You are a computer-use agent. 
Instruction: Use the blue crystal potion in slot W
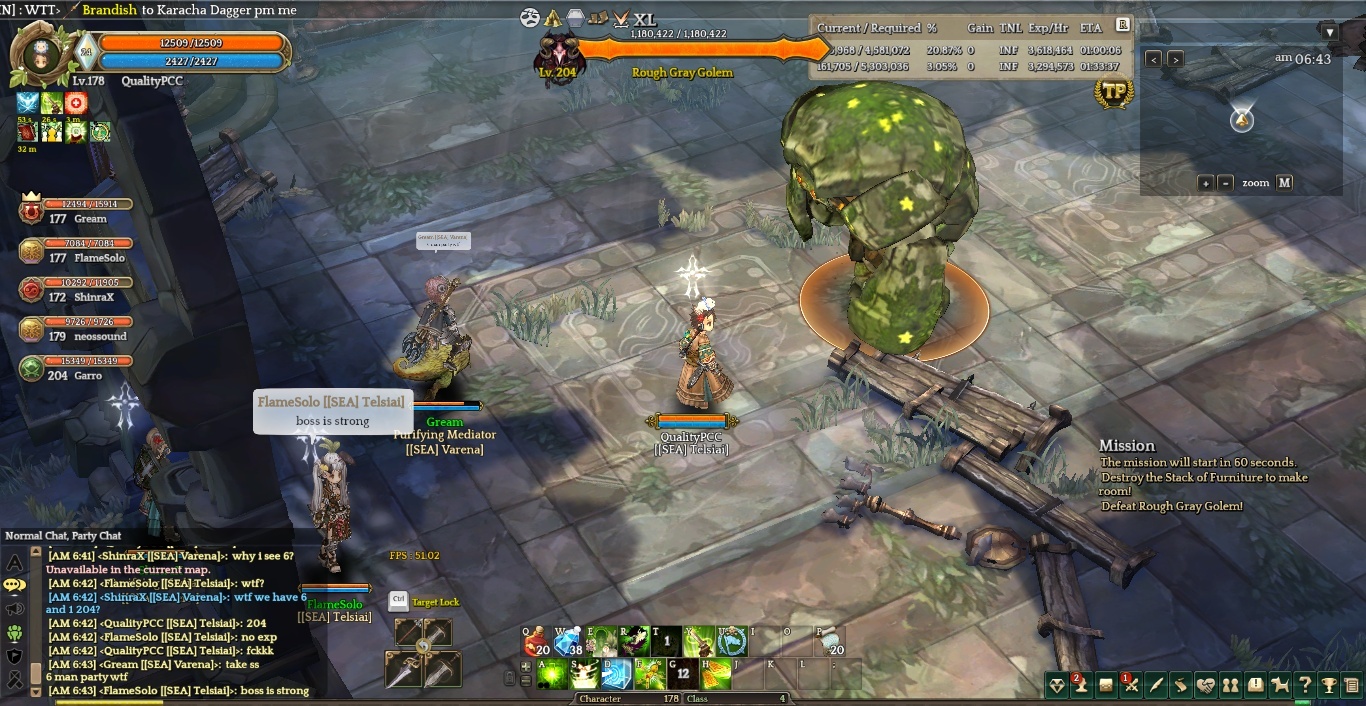pos(568,641)
